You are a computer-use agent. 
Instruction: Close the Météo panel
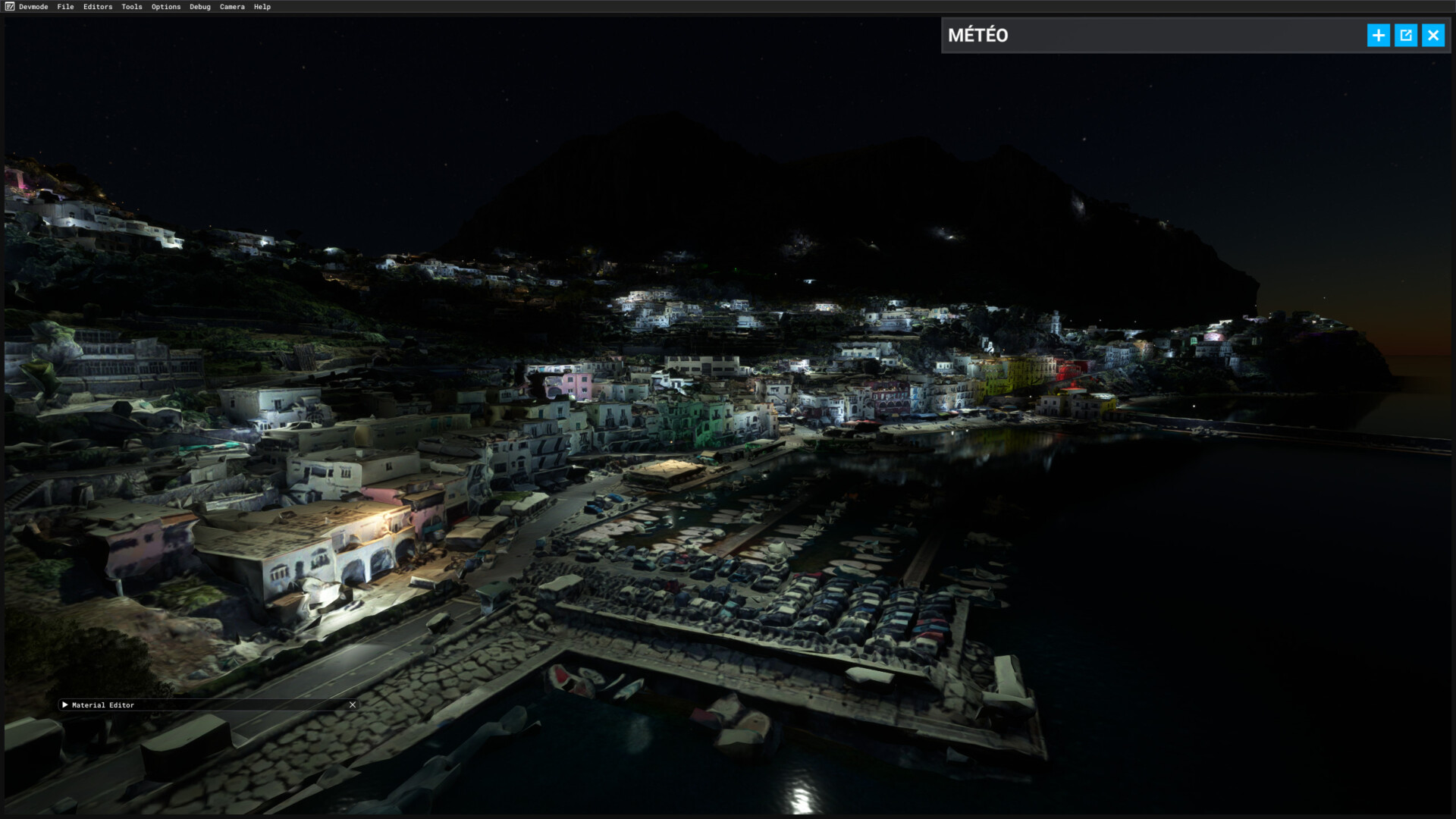pyautogui.click(x=1432, y=36)
